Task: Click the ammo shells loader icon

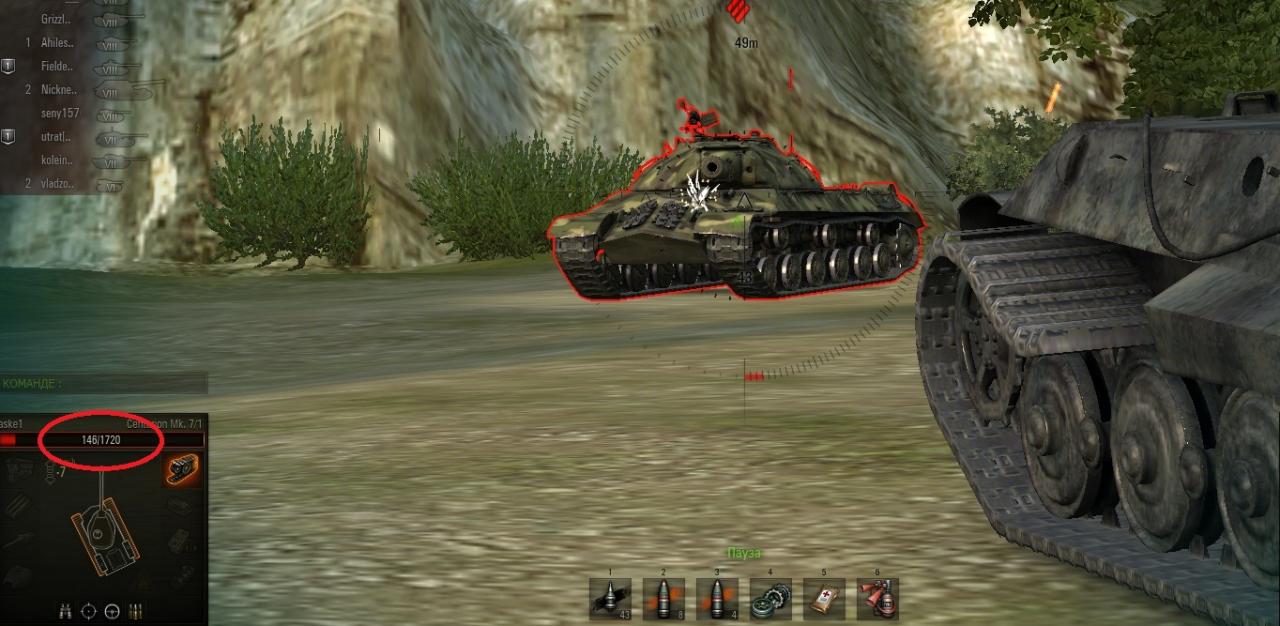Action: click(x=135, y=610)
